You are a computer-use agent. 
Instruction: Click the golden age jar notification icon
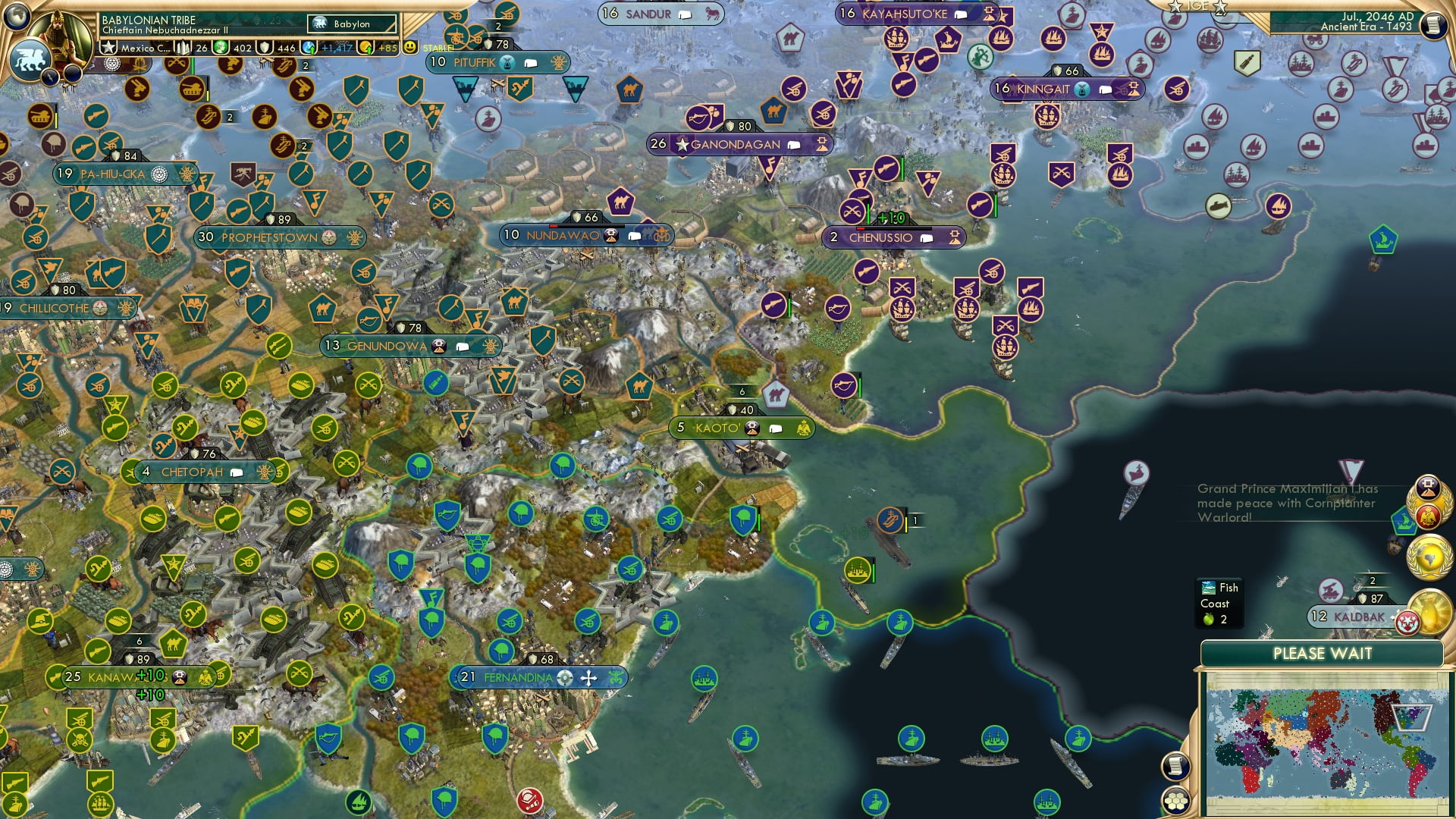click(x=1432, y=613)
